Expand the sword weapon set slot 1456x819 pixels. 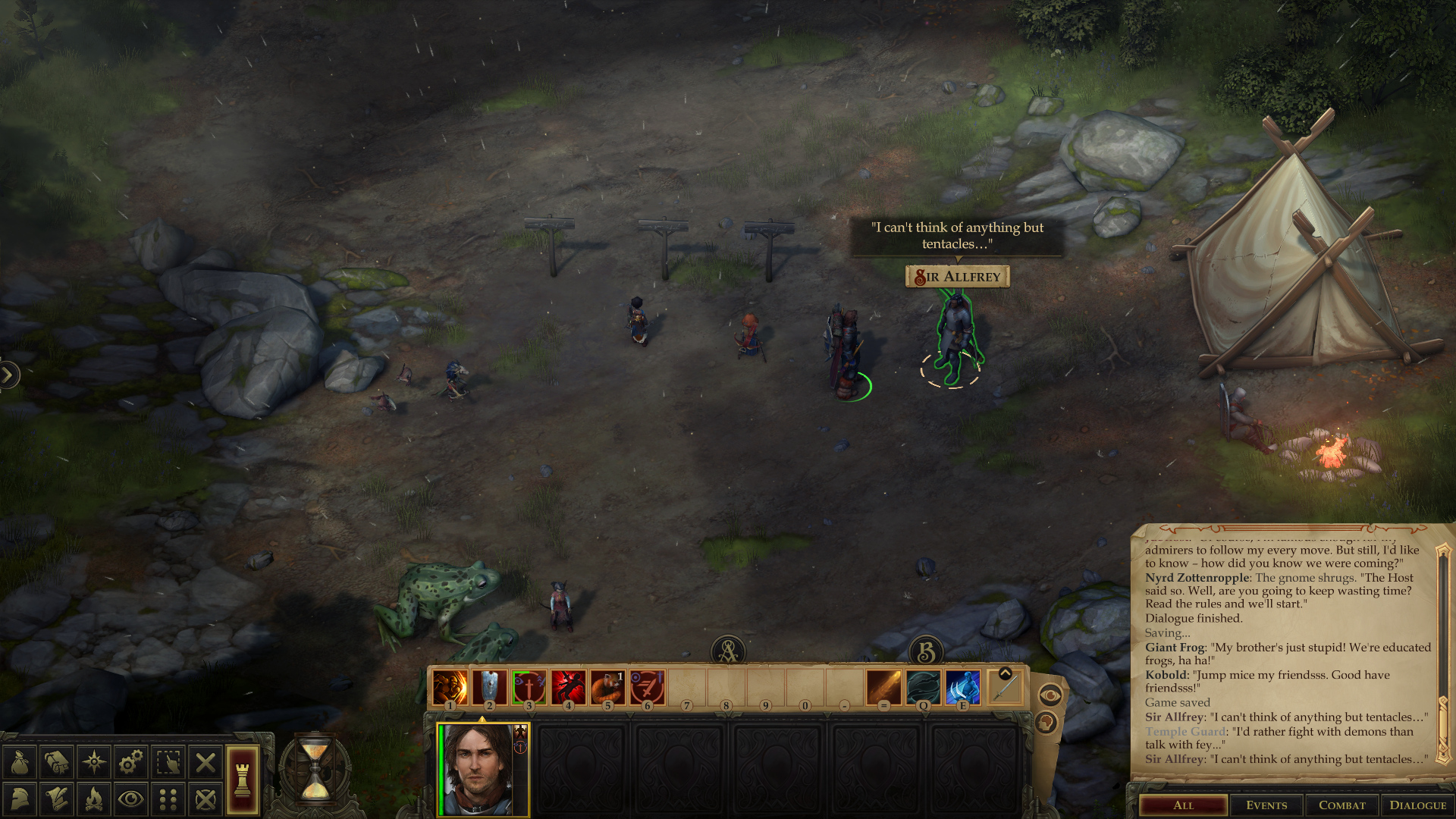click(1006, 673)
